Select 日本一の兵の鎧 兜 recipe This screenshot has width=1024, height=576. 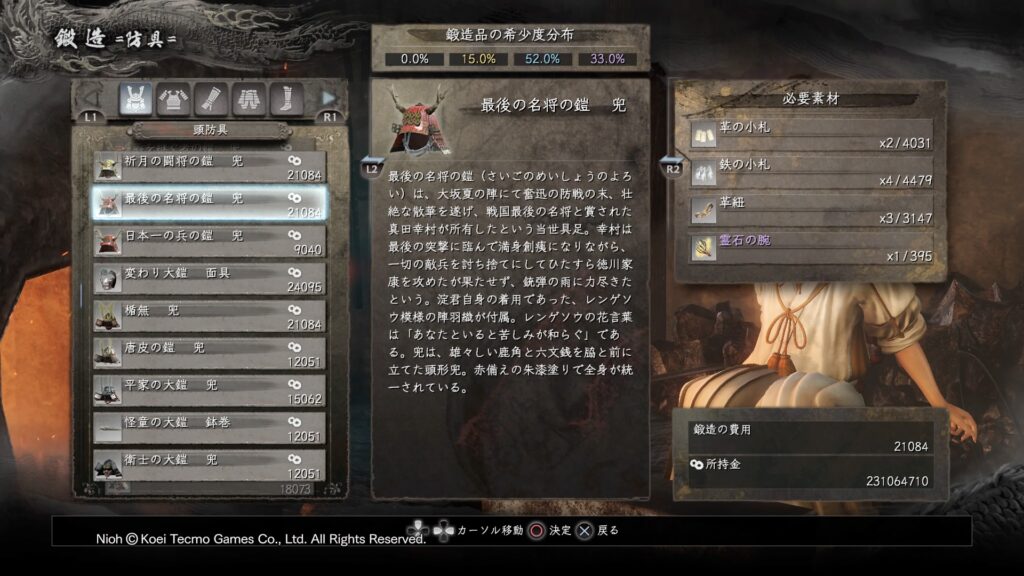click(210, 241)
